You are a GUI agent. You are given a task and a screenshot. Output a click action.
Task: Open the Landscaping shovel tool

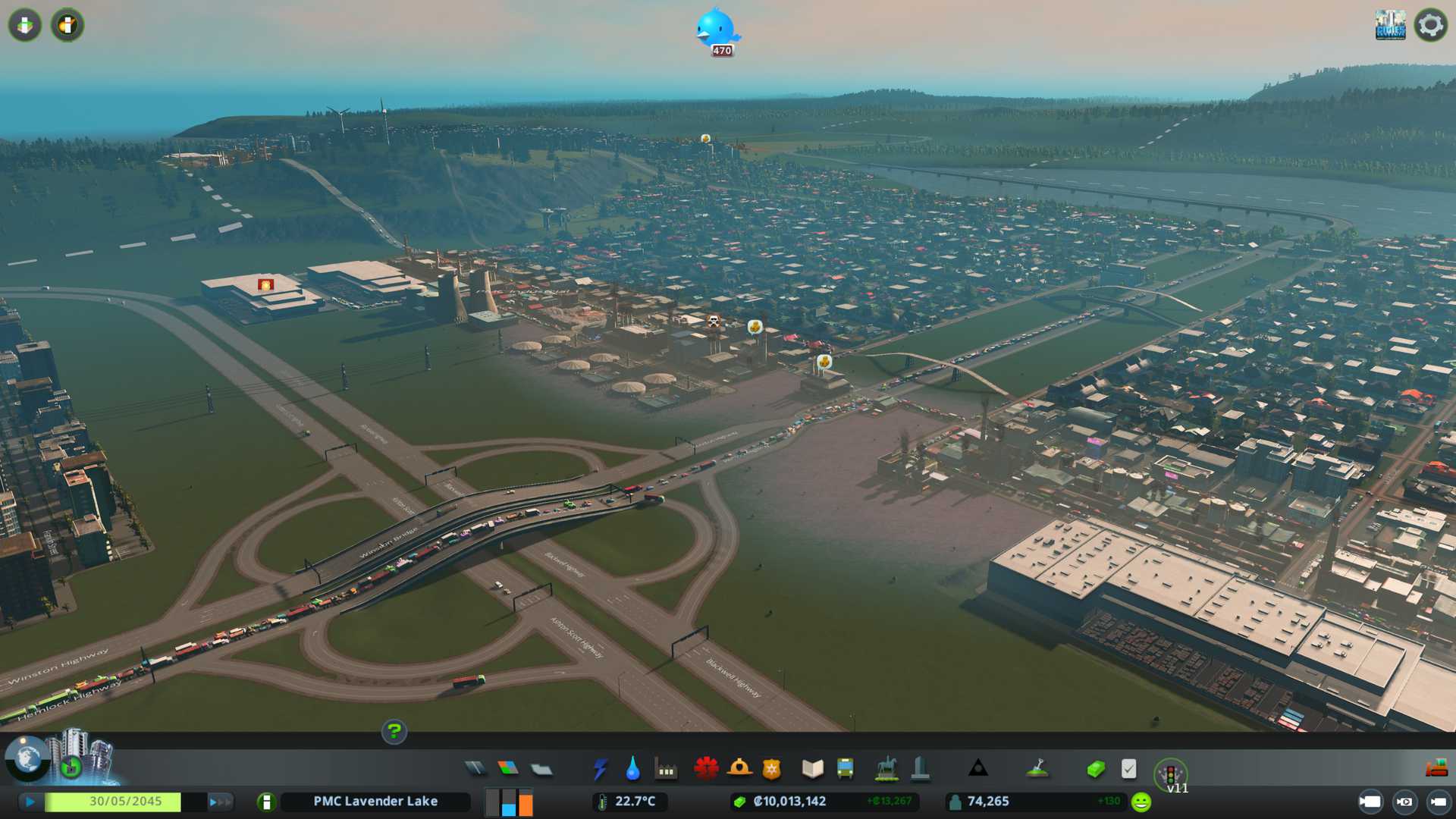1037,769
